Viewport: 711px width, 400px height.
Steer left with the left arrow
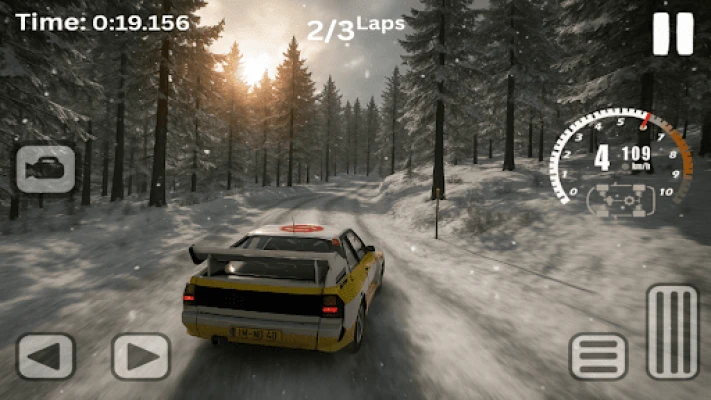46,356
